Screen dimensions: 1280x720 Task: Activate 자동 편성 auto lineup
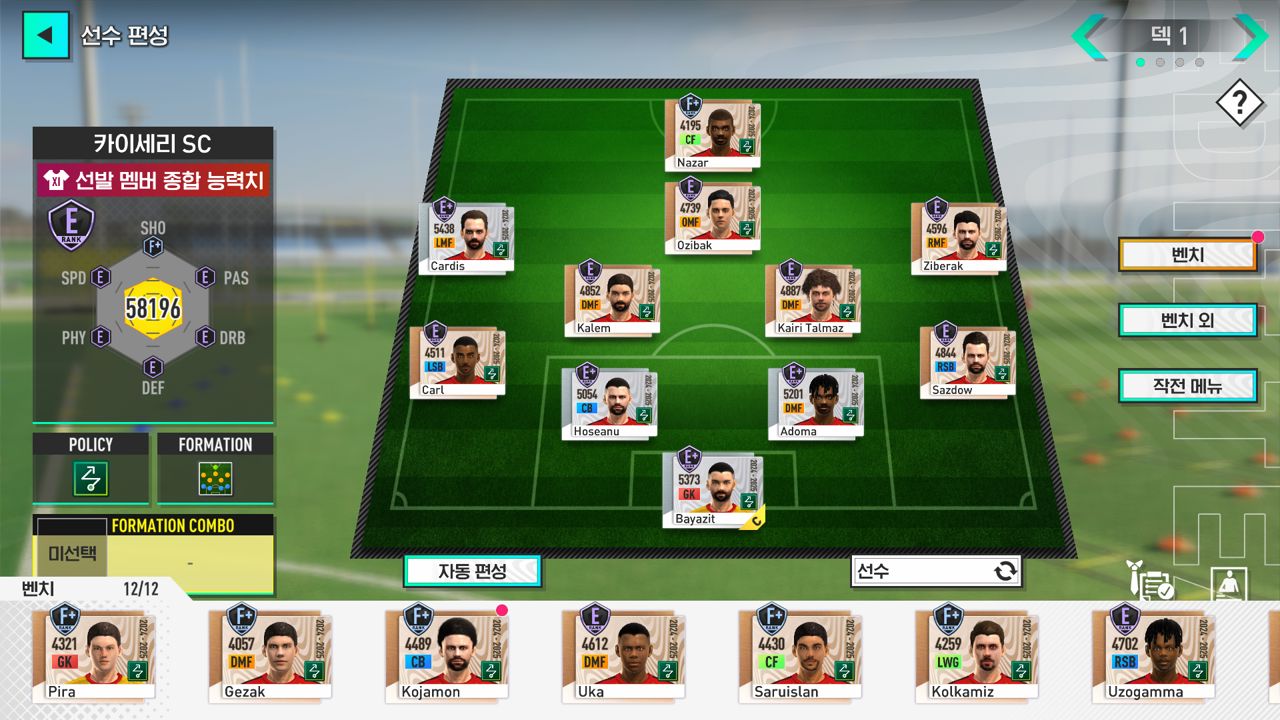coord(472,571)
